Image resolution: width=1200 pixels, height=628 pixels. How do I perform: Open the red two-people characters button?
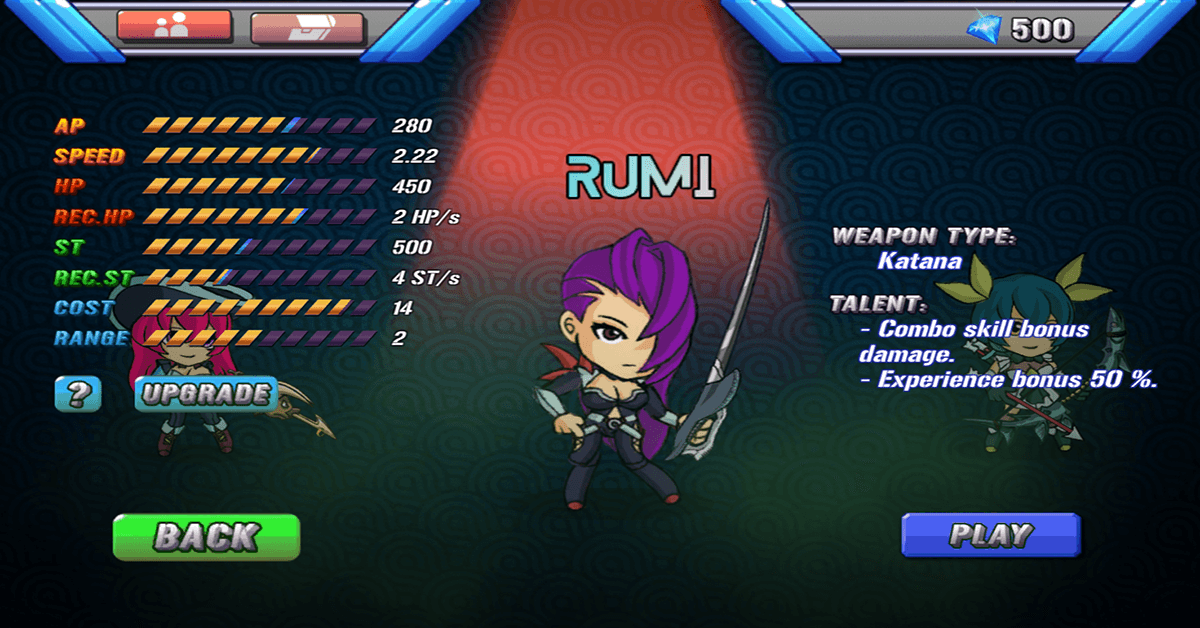point(174,26)
